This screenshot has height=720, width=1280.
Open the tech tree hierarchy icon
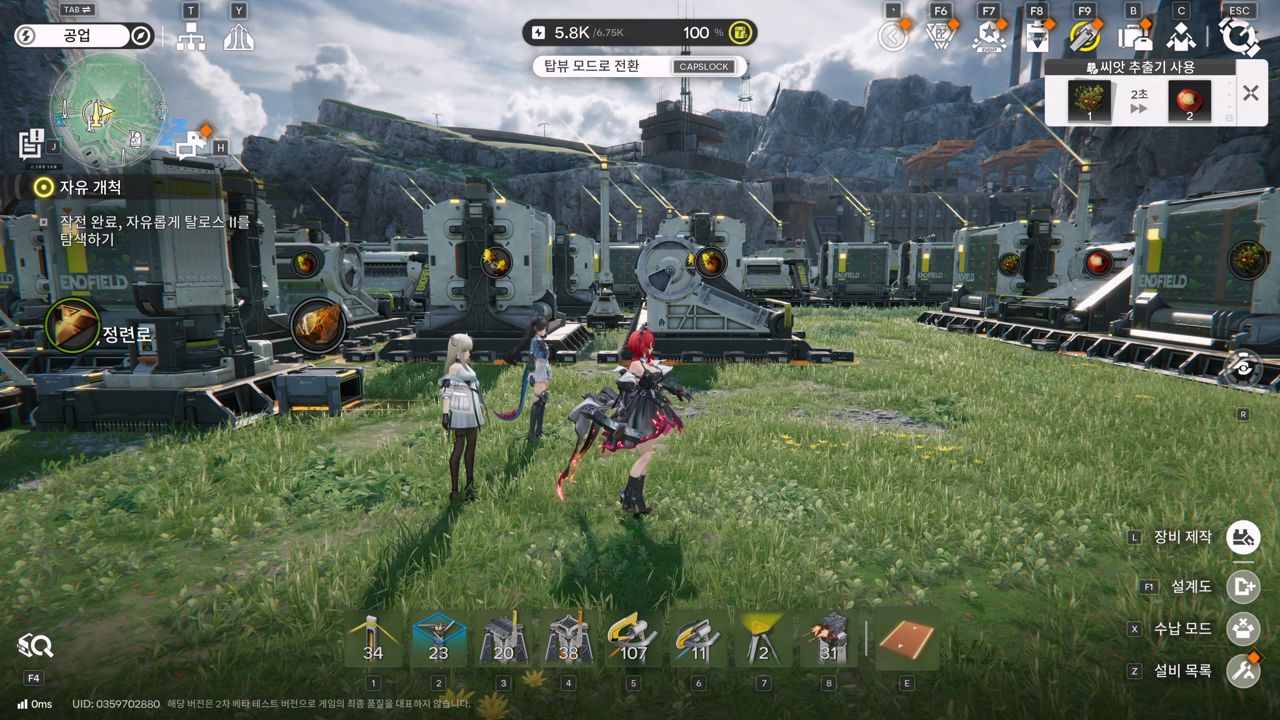pos(190,37)
